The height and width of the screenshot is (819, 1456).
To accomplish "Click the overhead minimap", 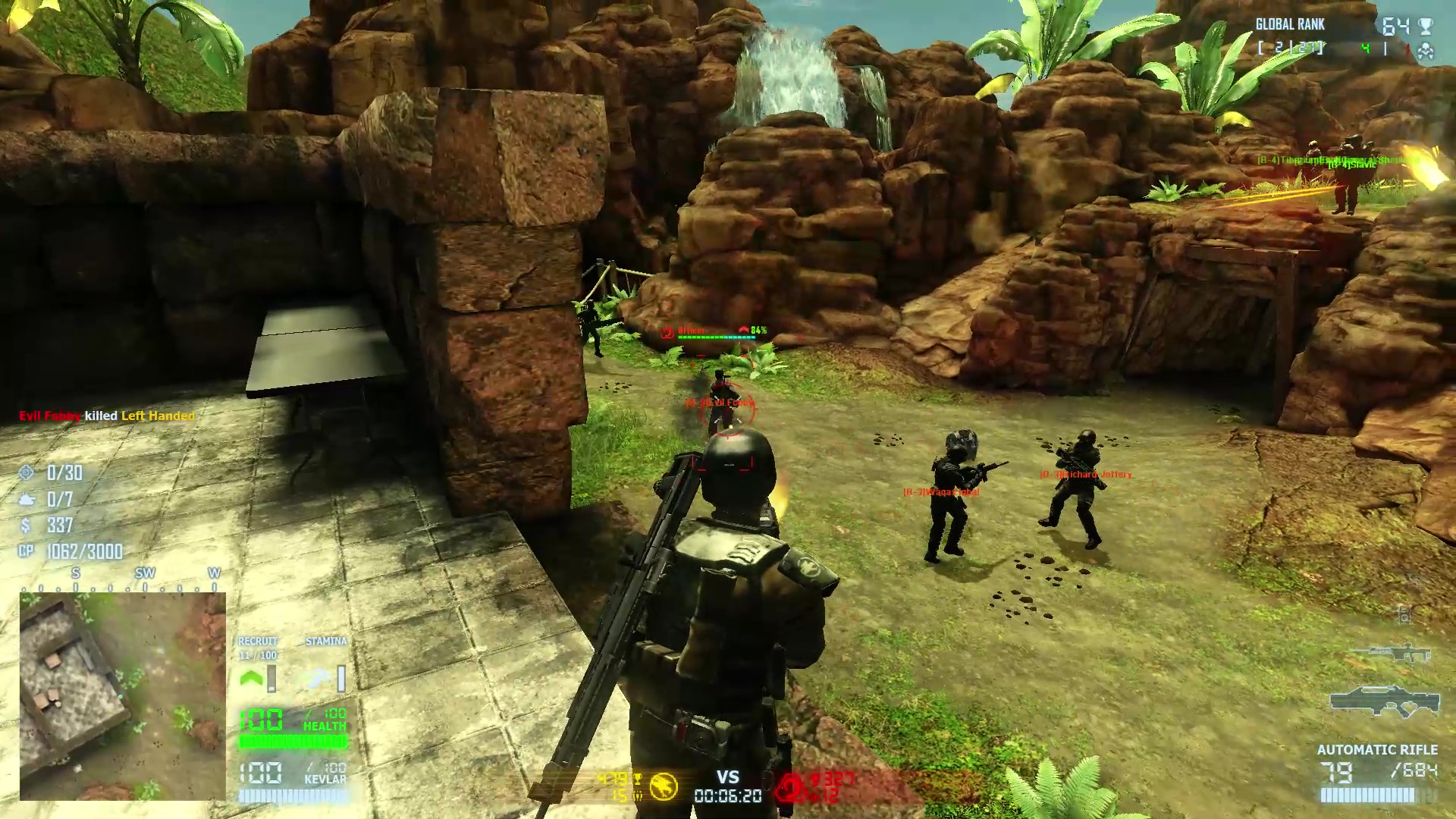I will tap(122, 696).
